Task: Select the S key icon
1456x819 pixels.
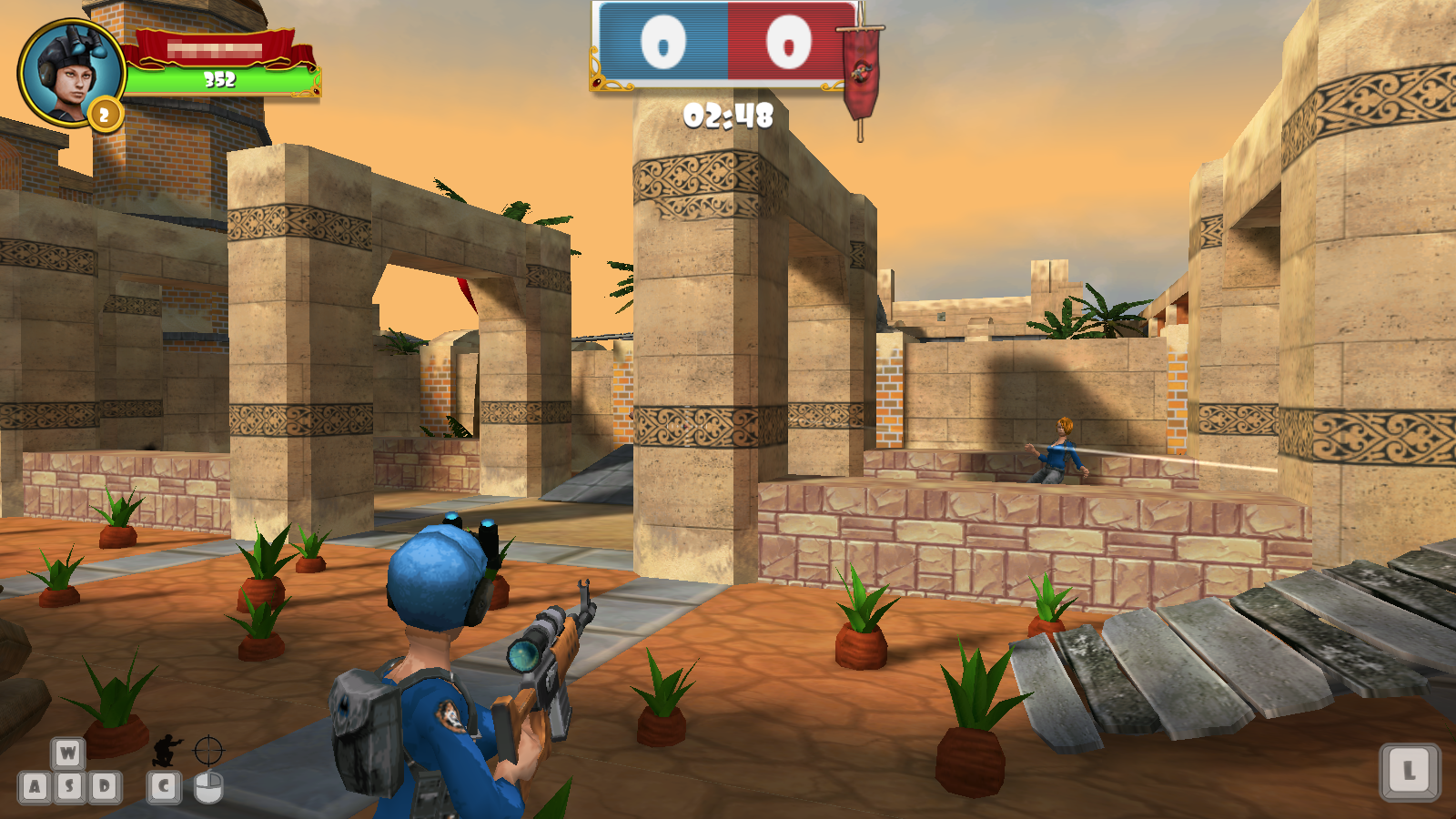Action: click(70, 786)
